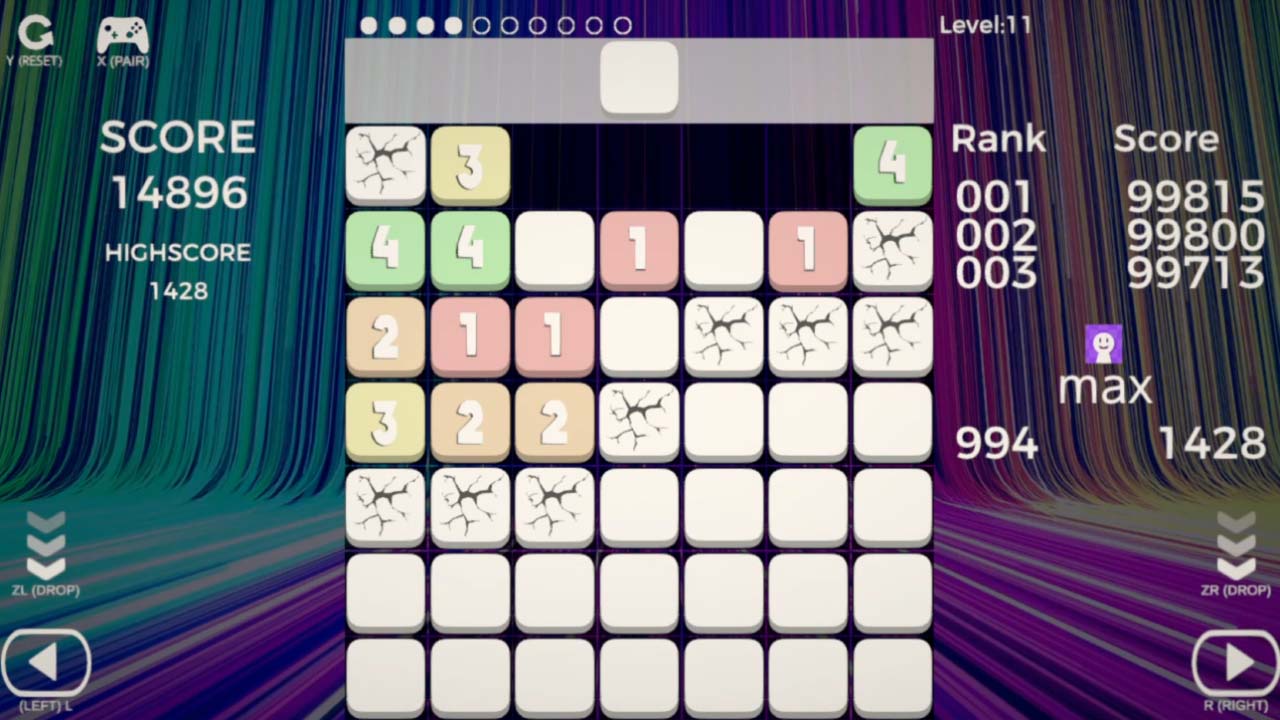Click the cracked tile beside the red 1 tiles
This screenshot has width=1280, height=720.
coord(891,251)
